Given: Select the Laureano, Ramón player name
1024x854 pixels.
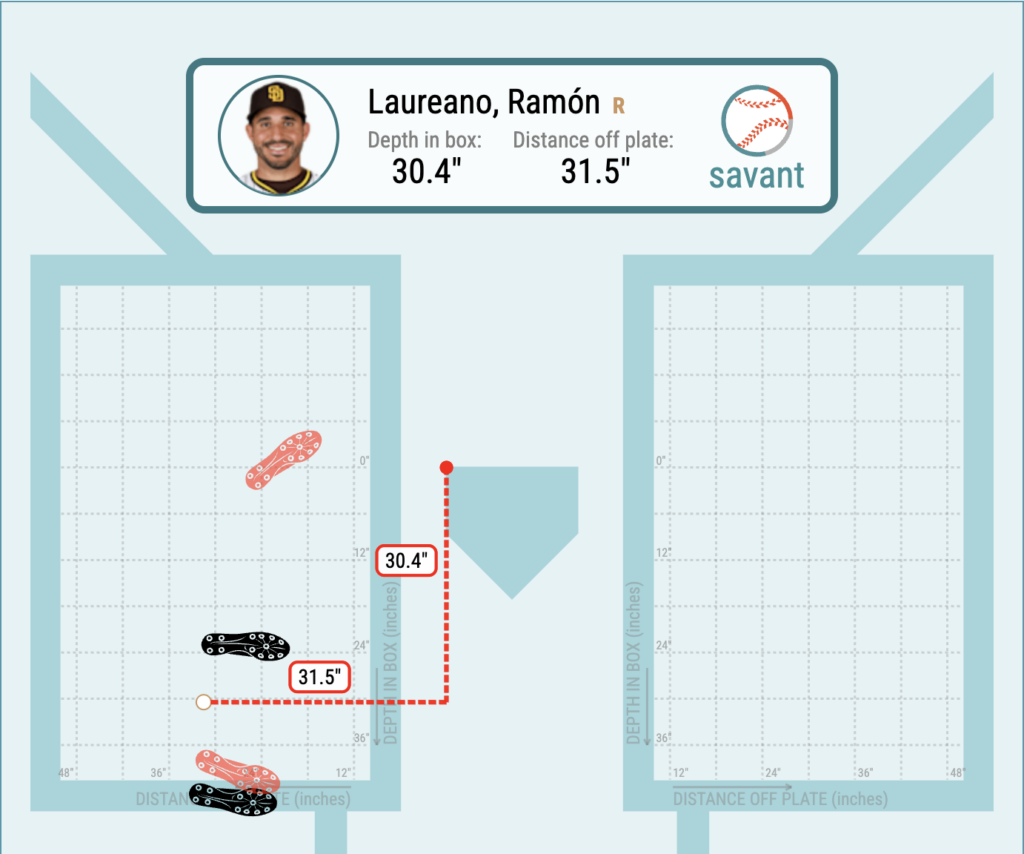Looking at the screenshot, I should coord(483,102).
